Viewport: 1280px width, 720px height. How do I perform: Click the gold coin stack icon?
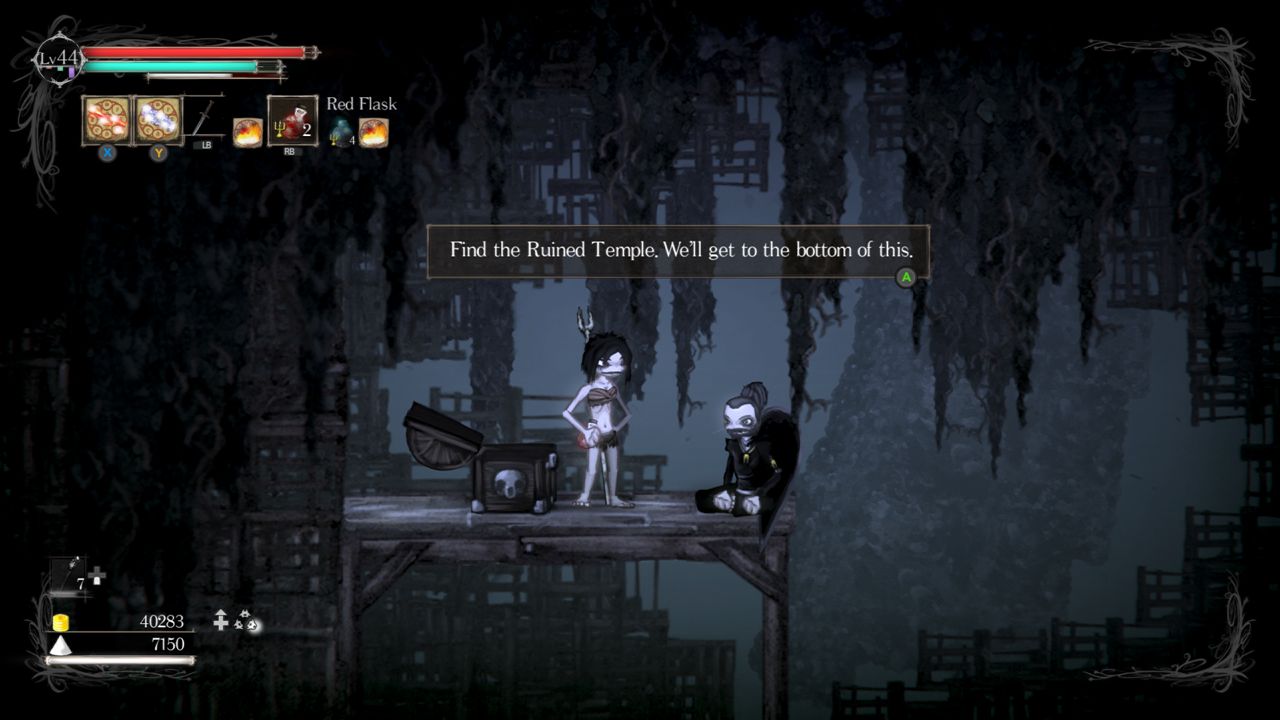click(x=59, y=621)
